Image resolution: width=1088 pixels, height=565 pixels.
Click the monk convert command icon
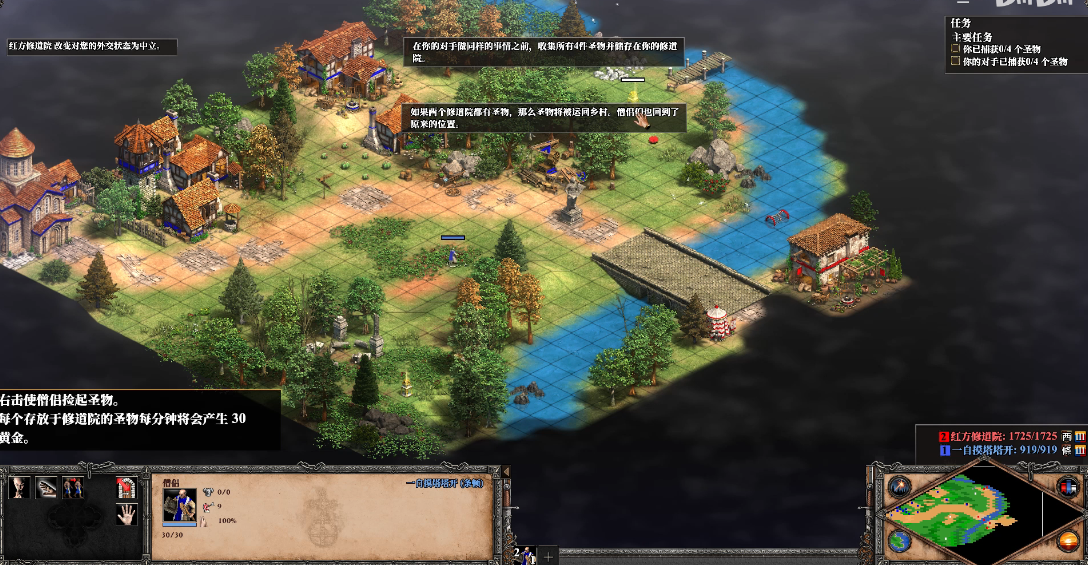pos(21,488)
